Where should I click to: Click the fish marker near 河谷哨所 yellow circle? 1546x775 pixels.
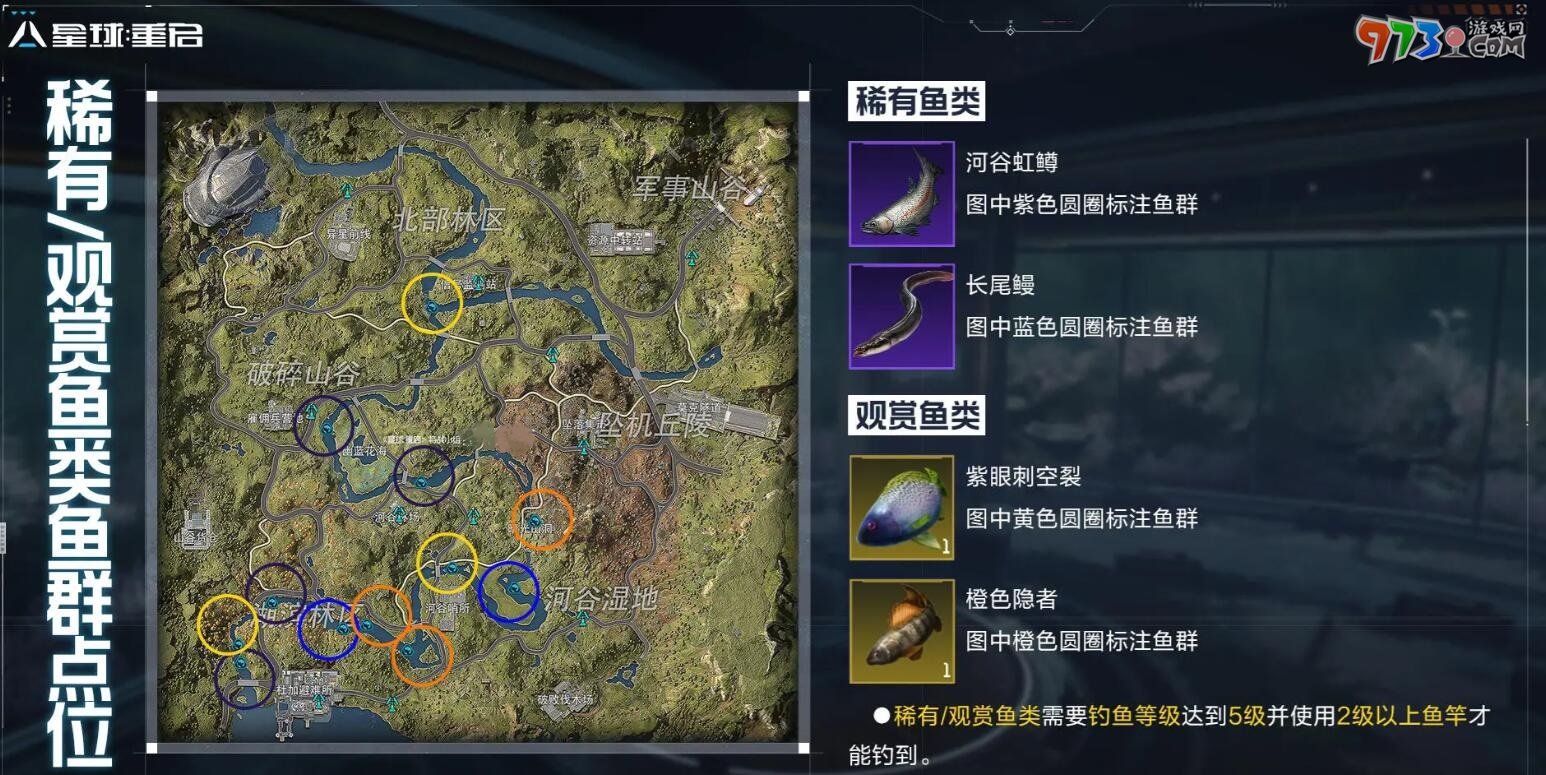452,569
